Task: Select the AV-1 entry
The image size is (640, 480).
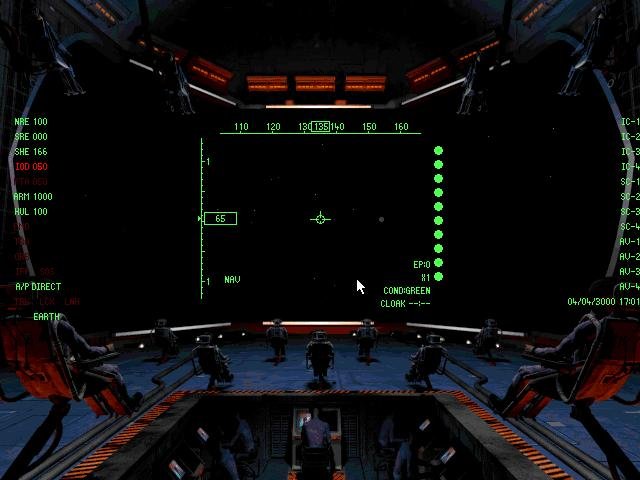Action: click(630, 242)
